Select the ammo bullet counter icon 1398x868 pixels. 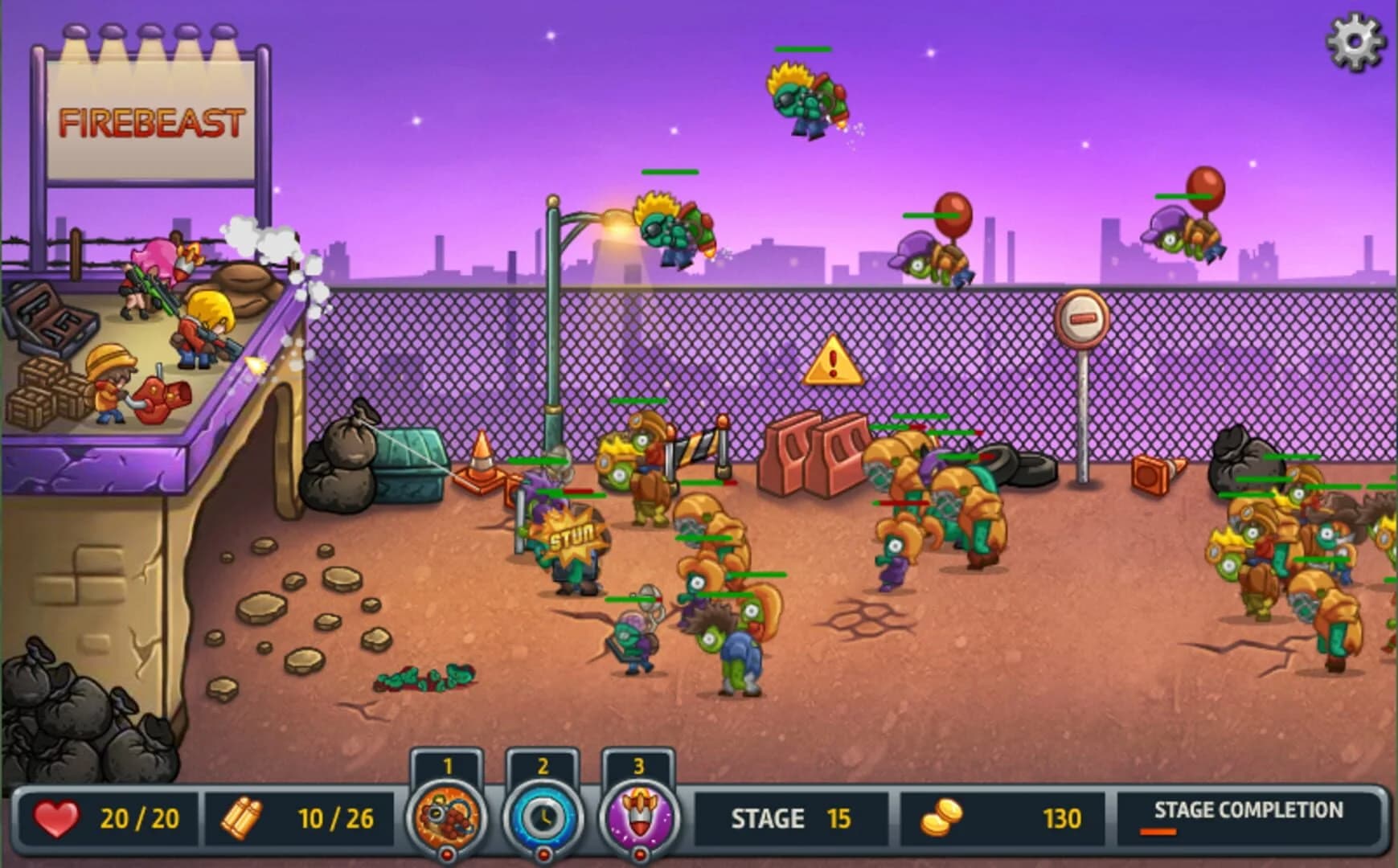coord(239,819)
